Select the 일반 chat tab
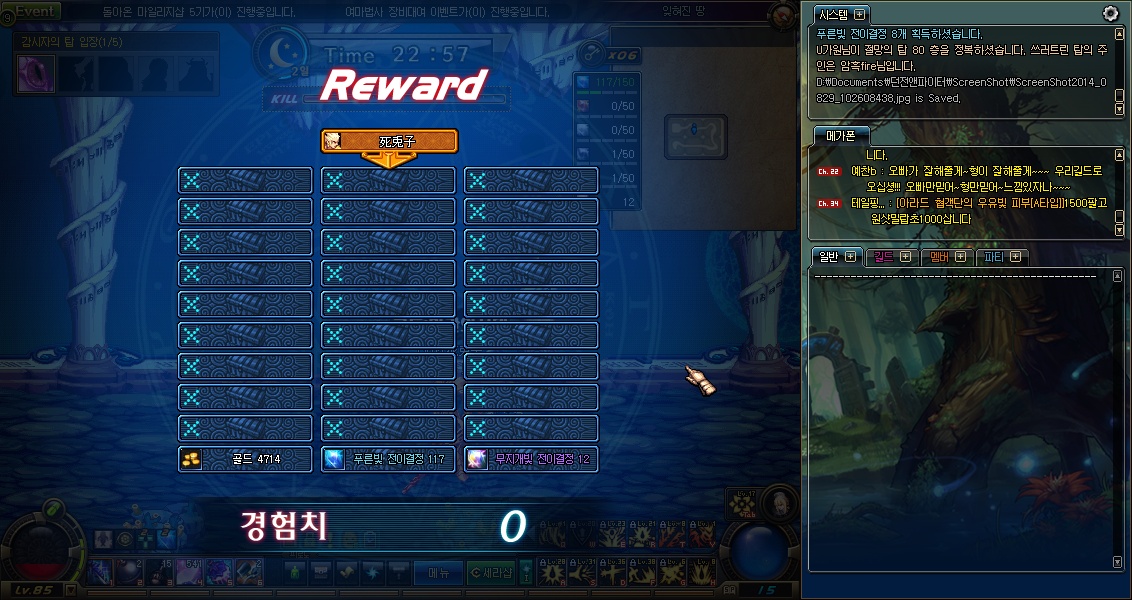Screen dimensions: 1132x600 (836, 257)
